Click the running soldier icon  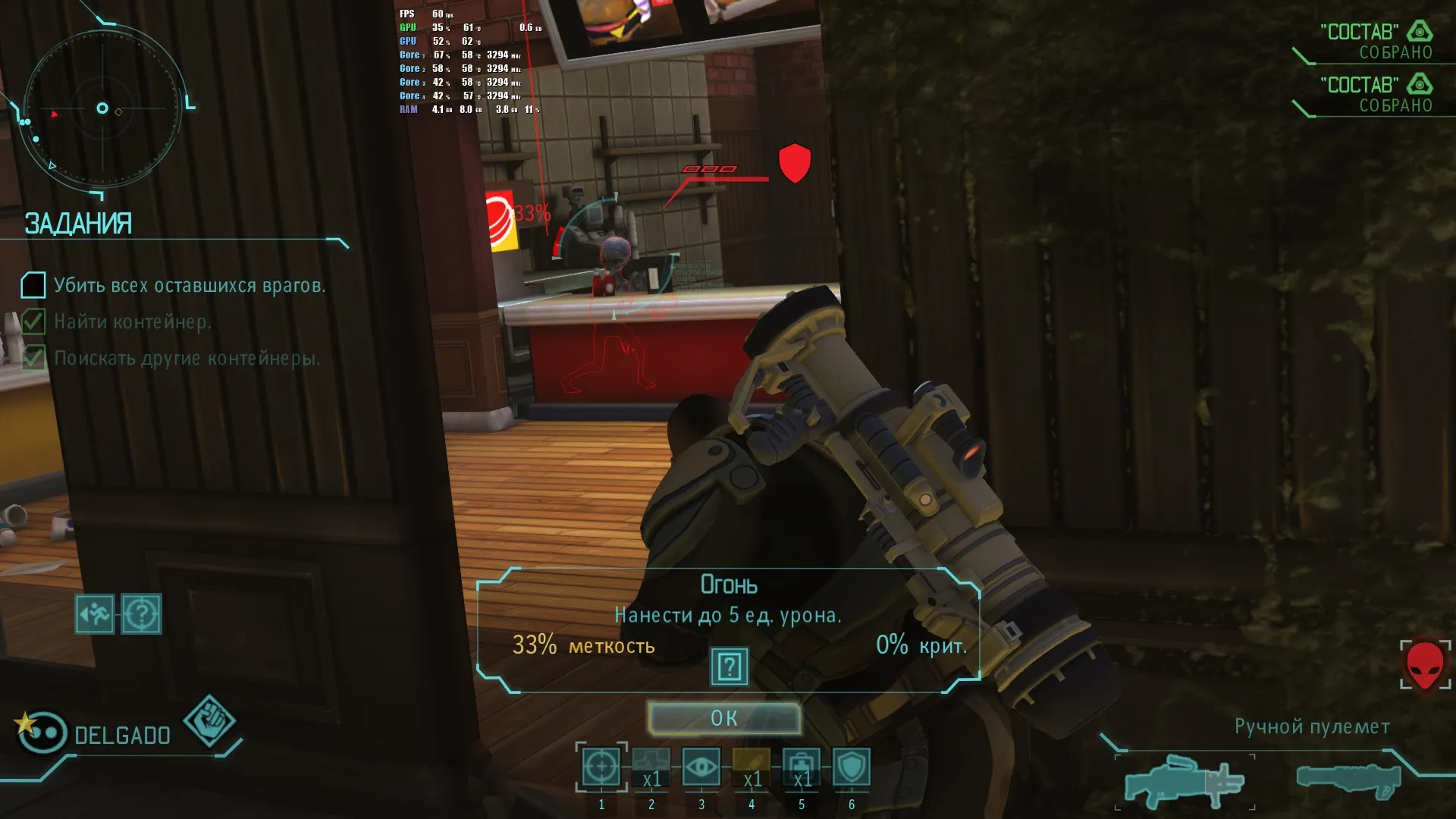click(x=95, y=613)
